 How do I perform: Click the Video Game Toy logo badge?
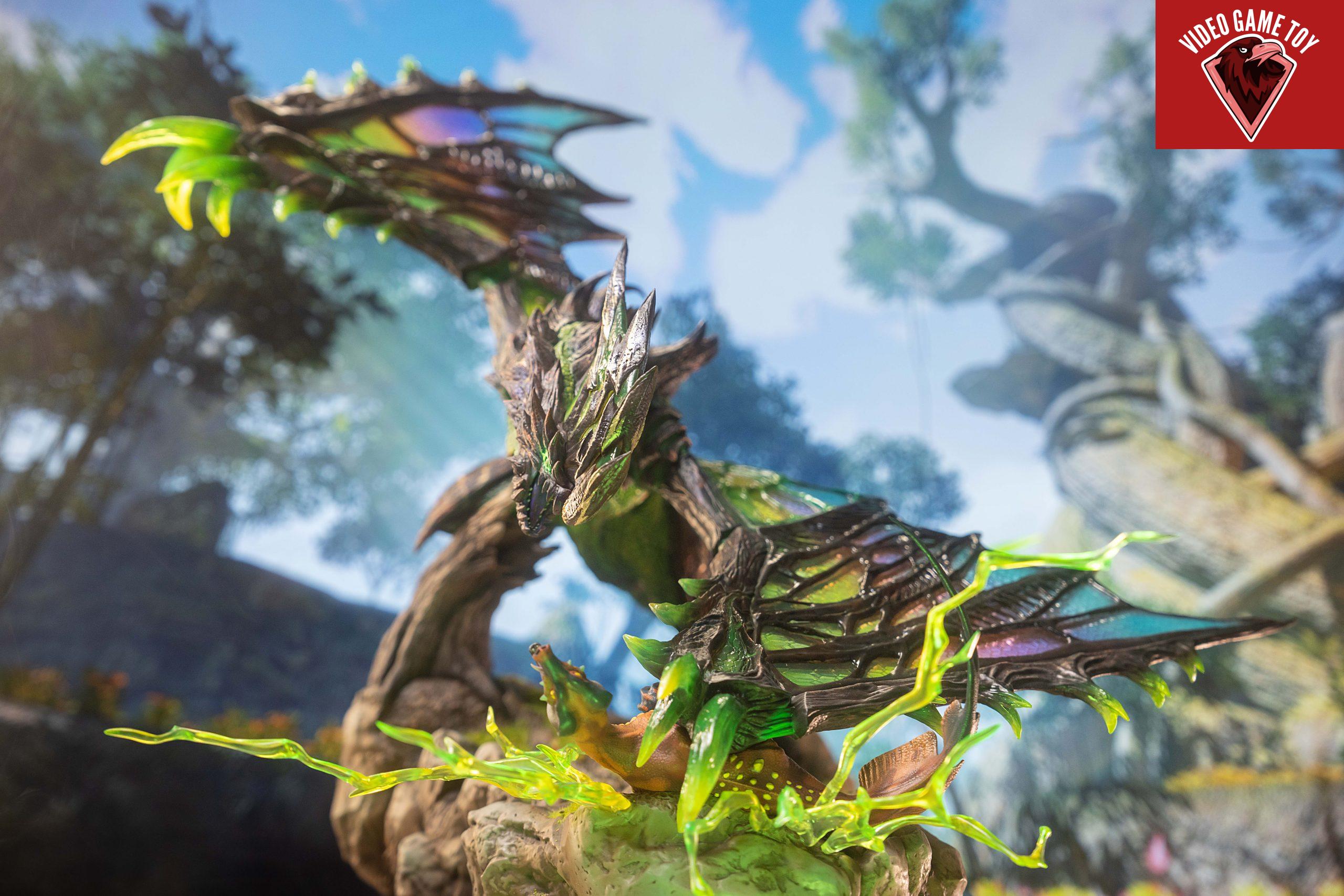tap(1249, 75)
